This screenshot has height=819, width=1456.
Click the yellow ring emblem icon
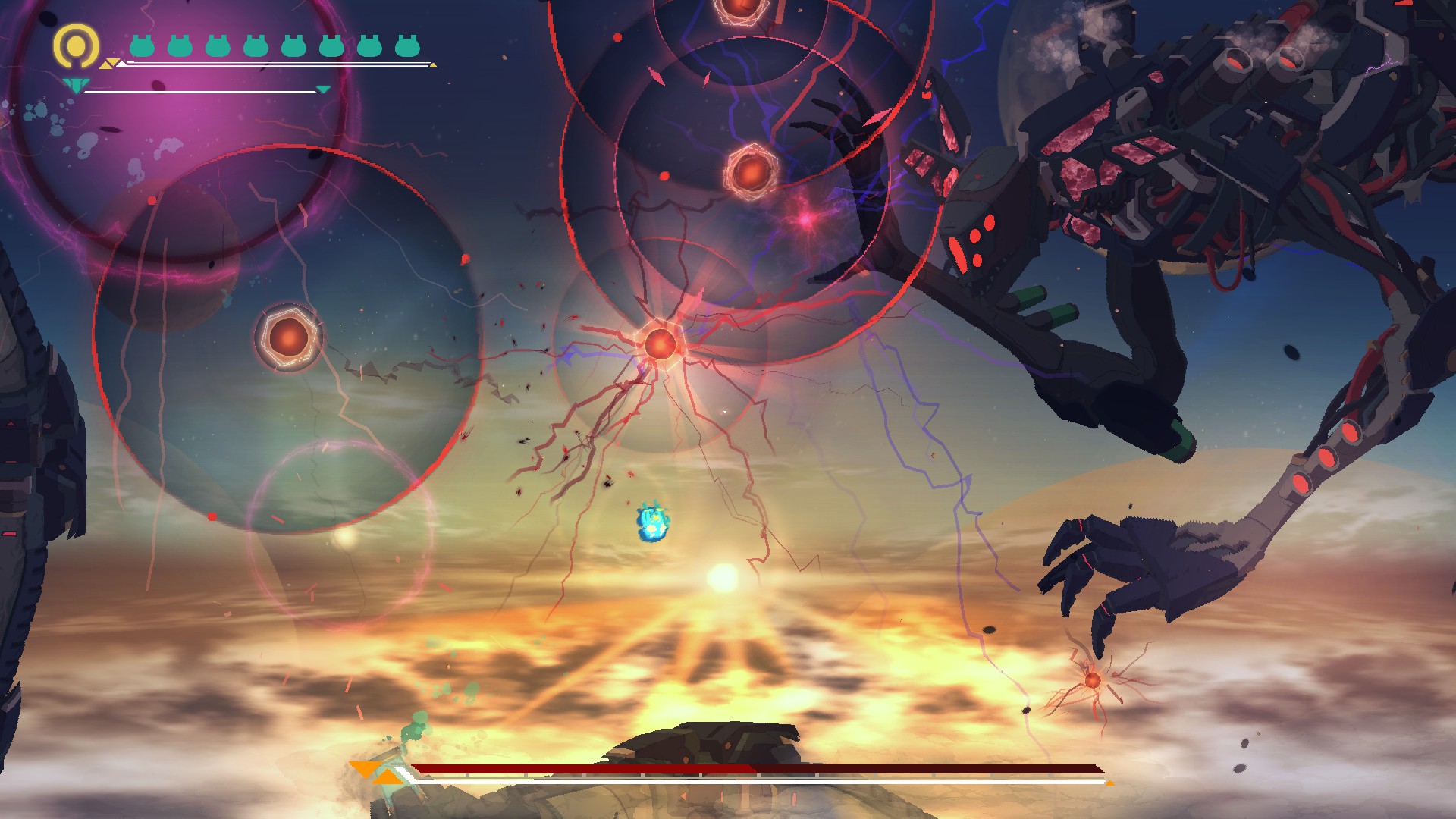[x=76, y=45]
